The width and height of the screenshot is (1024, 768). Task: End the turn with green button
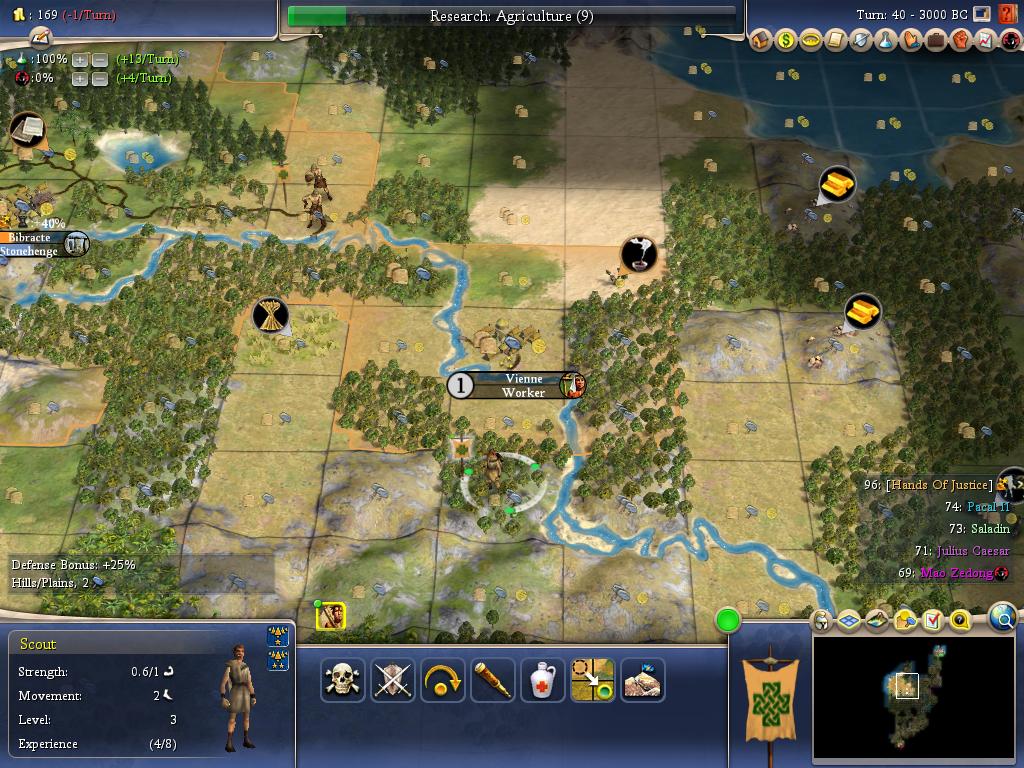pos(728,621)
